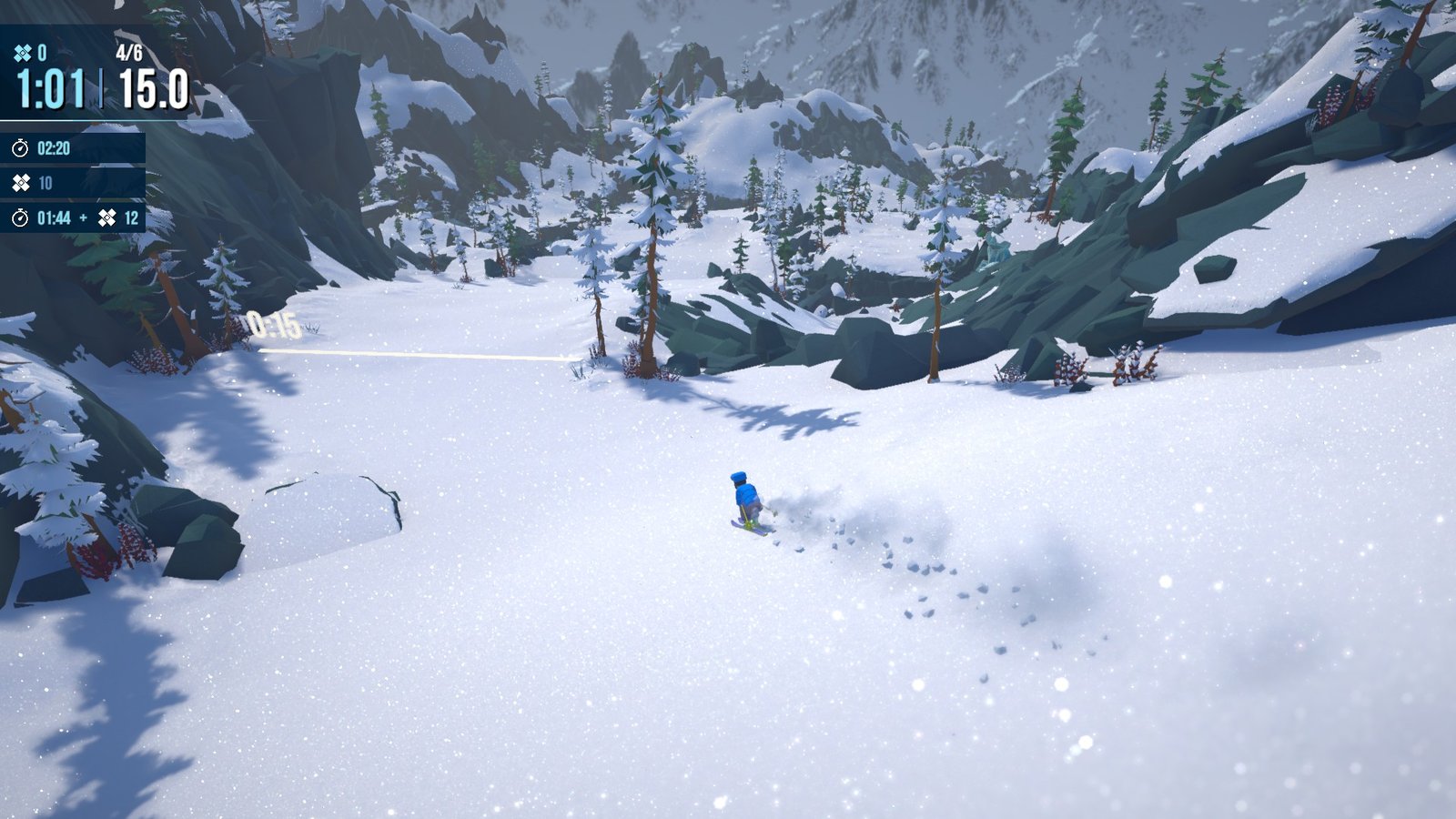
Task: Select the 02:20 time objective row
Action: coord(71,148)
